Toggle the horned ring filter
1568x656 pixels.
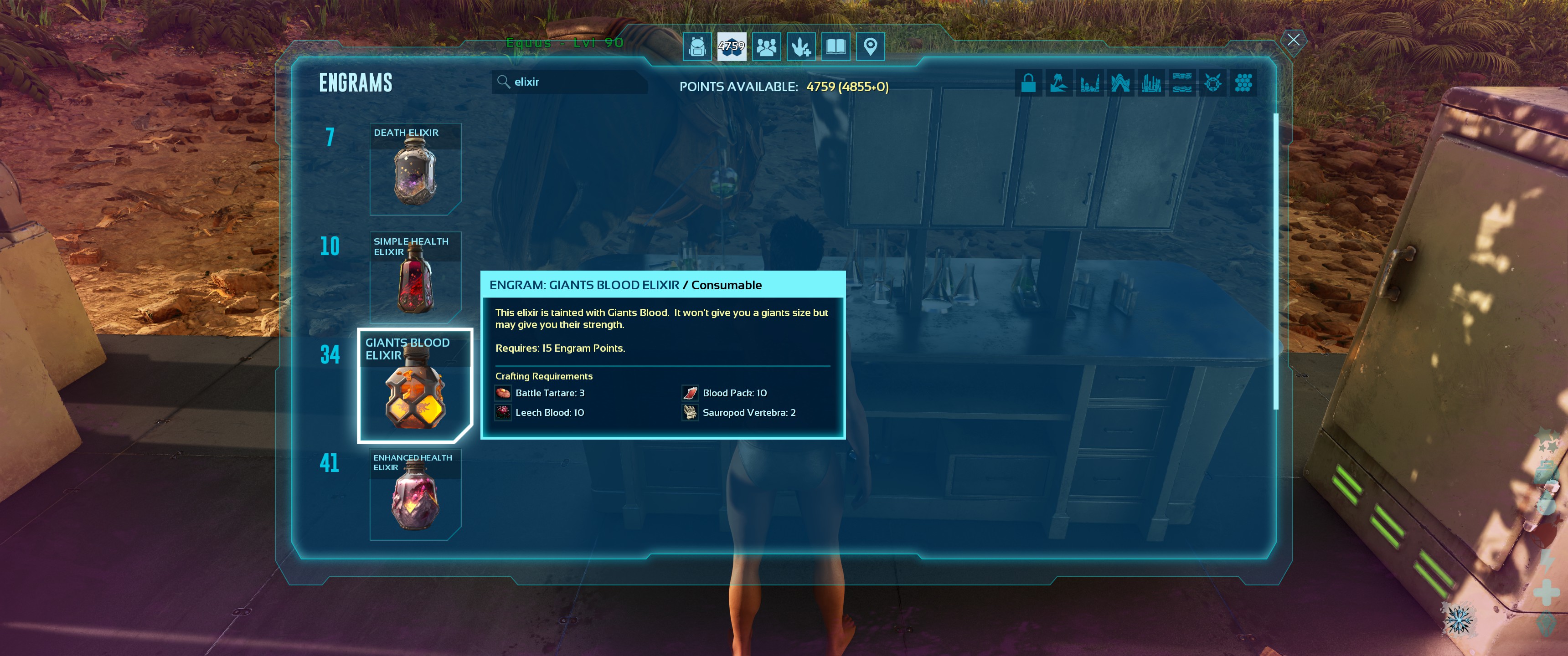coord(1212,83)
